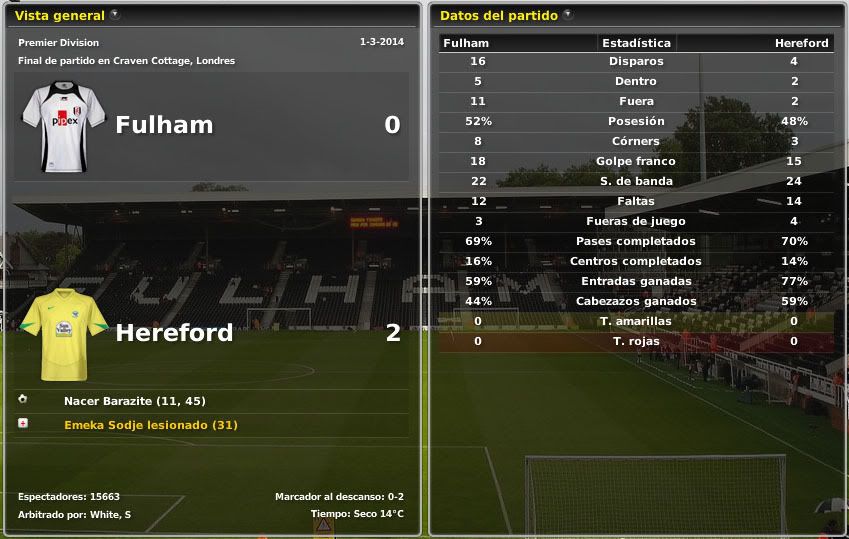The width and height of the screenshot is (849, 539).
Task: Click the Hereford yellow kit image
Action: click(x=64, y=334)
